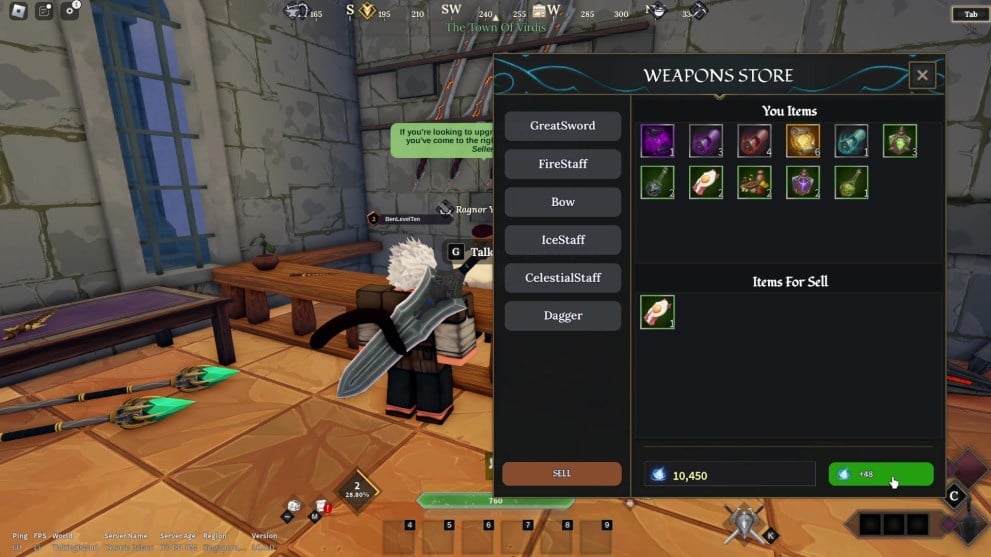991x557 pixels.
Task: Open the crossed swords and shield menu
Action: [743, 522]
